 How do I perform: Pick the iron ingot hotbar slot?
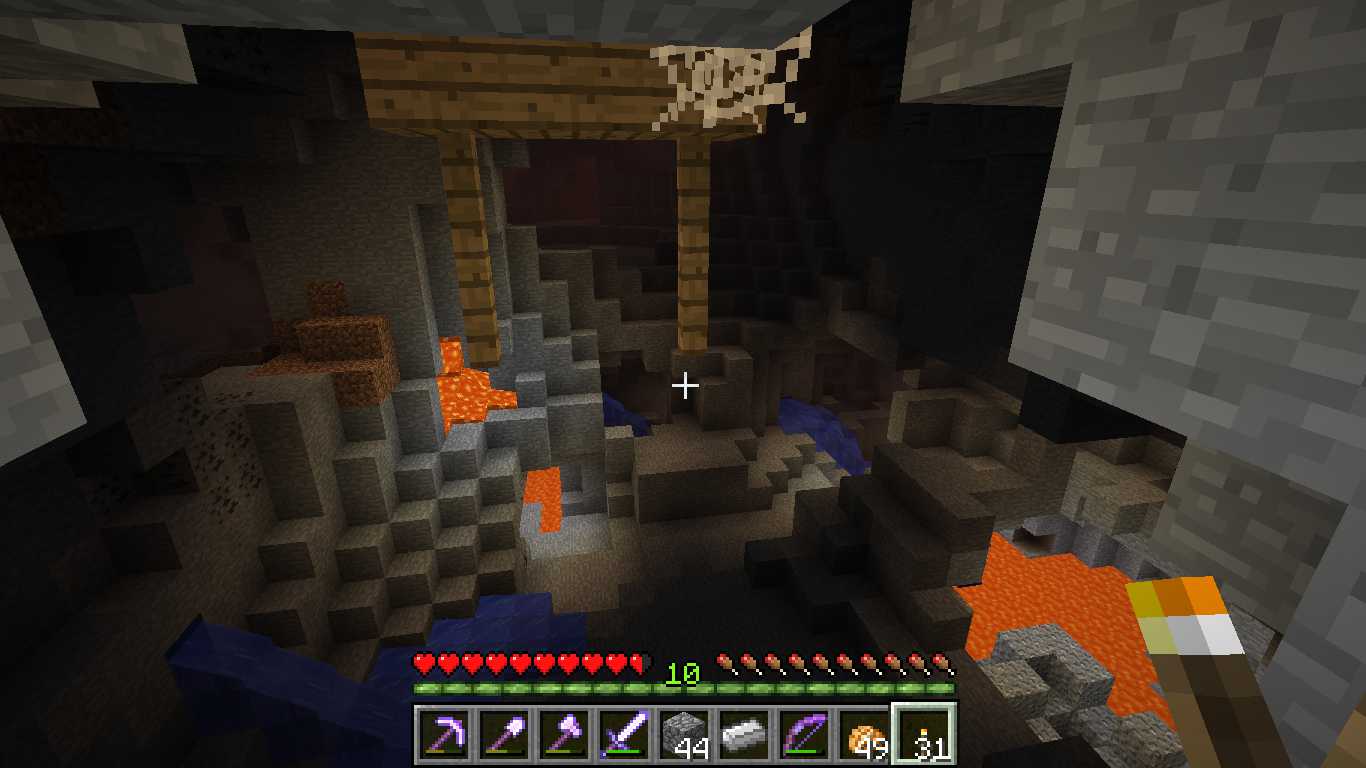point(743,735)
